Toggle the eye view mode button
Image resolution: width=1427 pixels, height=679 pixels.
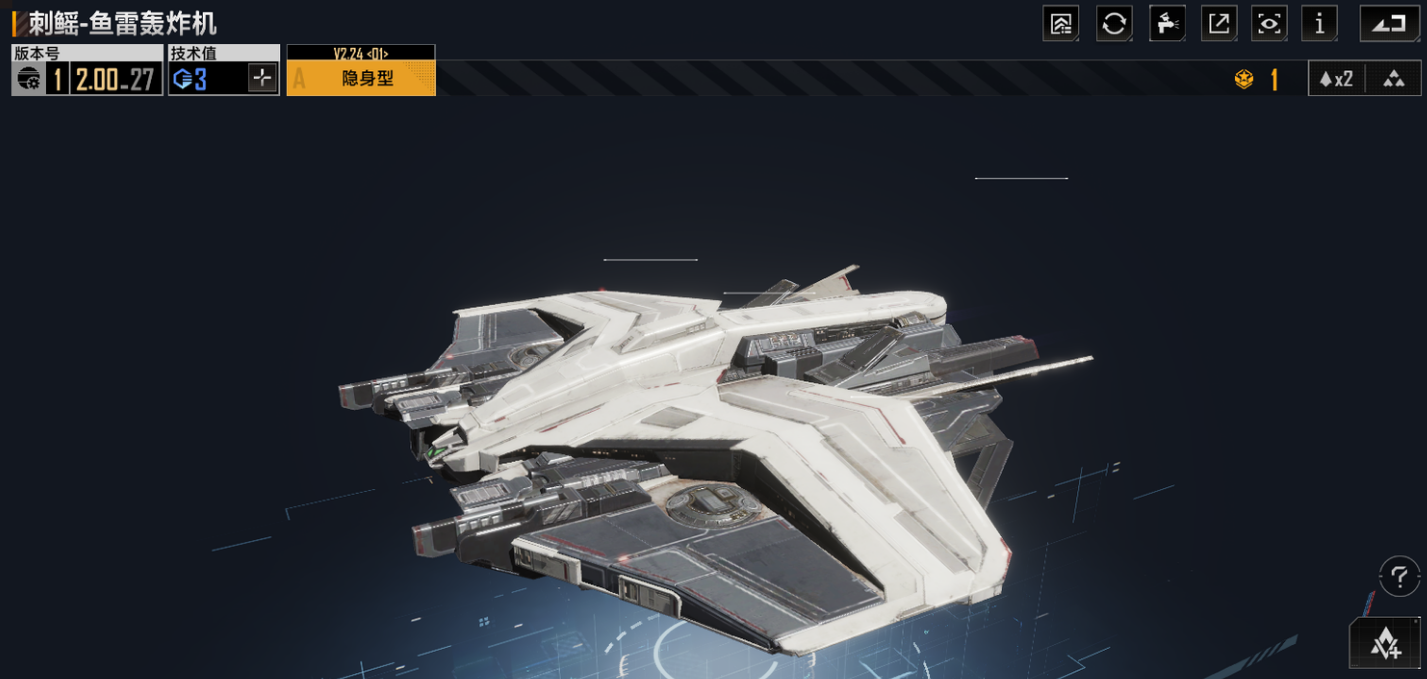pos(1269,23)
